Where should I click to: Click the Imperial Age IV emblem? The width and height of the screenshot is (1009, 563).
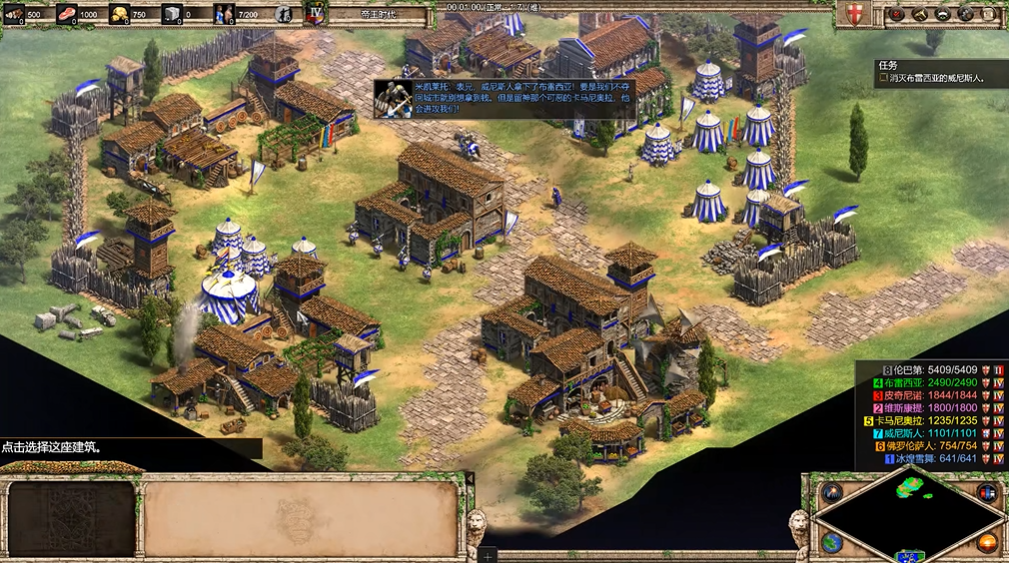pos(316,14)
